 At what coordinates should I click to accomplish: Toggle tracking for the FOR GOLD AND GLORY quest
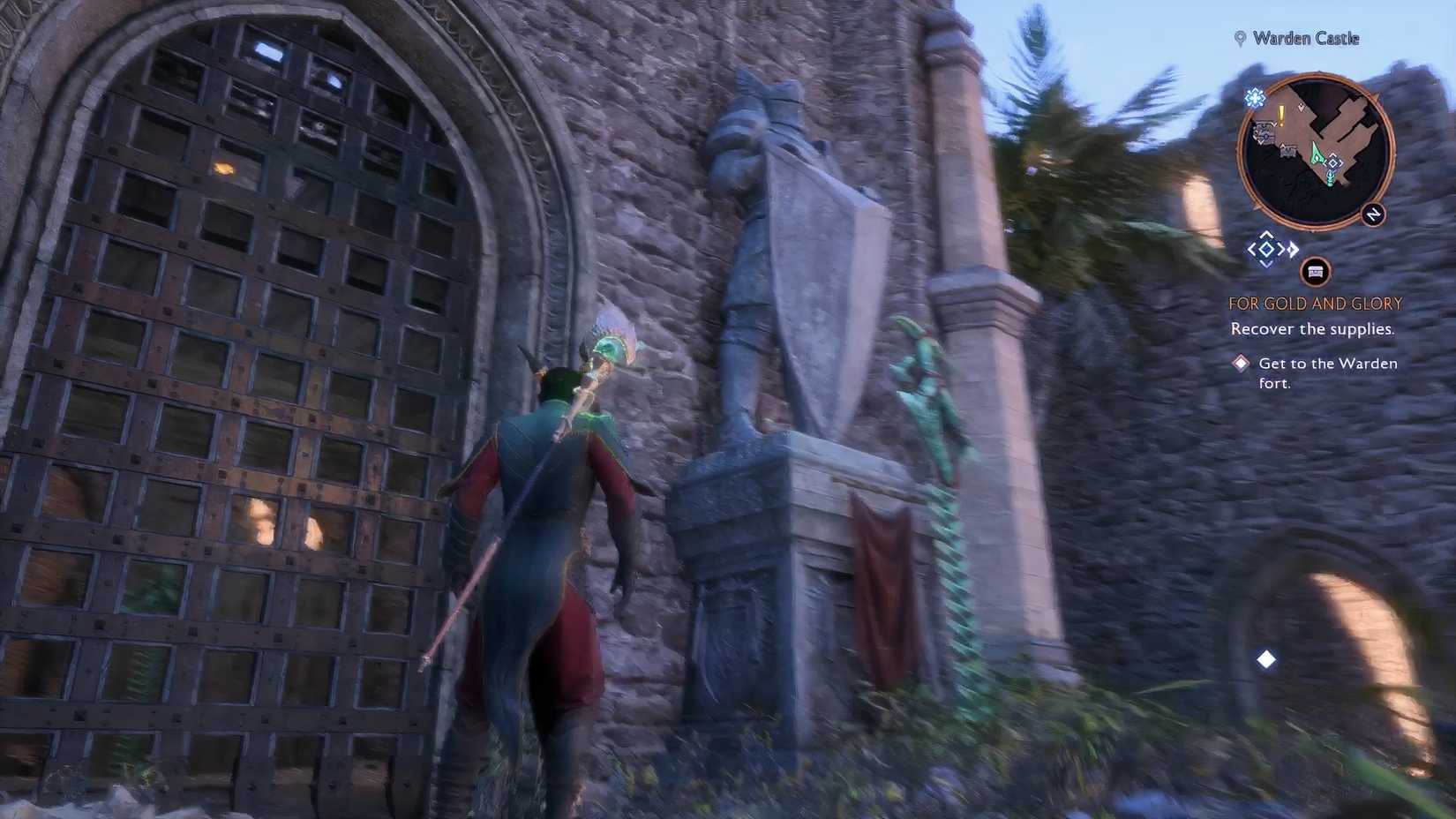pos(1316,302)
